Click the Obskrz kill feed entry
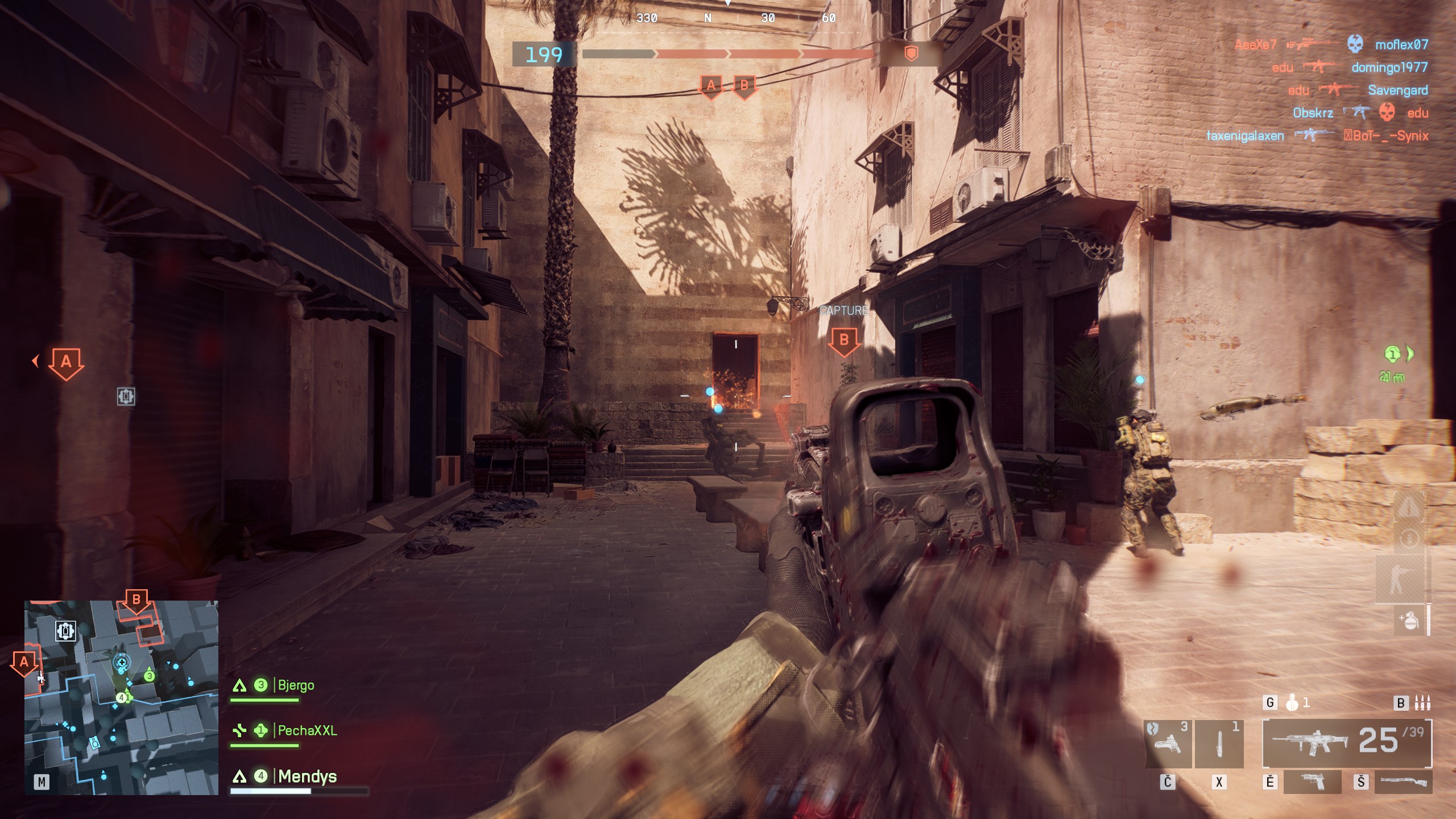1456x819 pixels. point(1313,113)
